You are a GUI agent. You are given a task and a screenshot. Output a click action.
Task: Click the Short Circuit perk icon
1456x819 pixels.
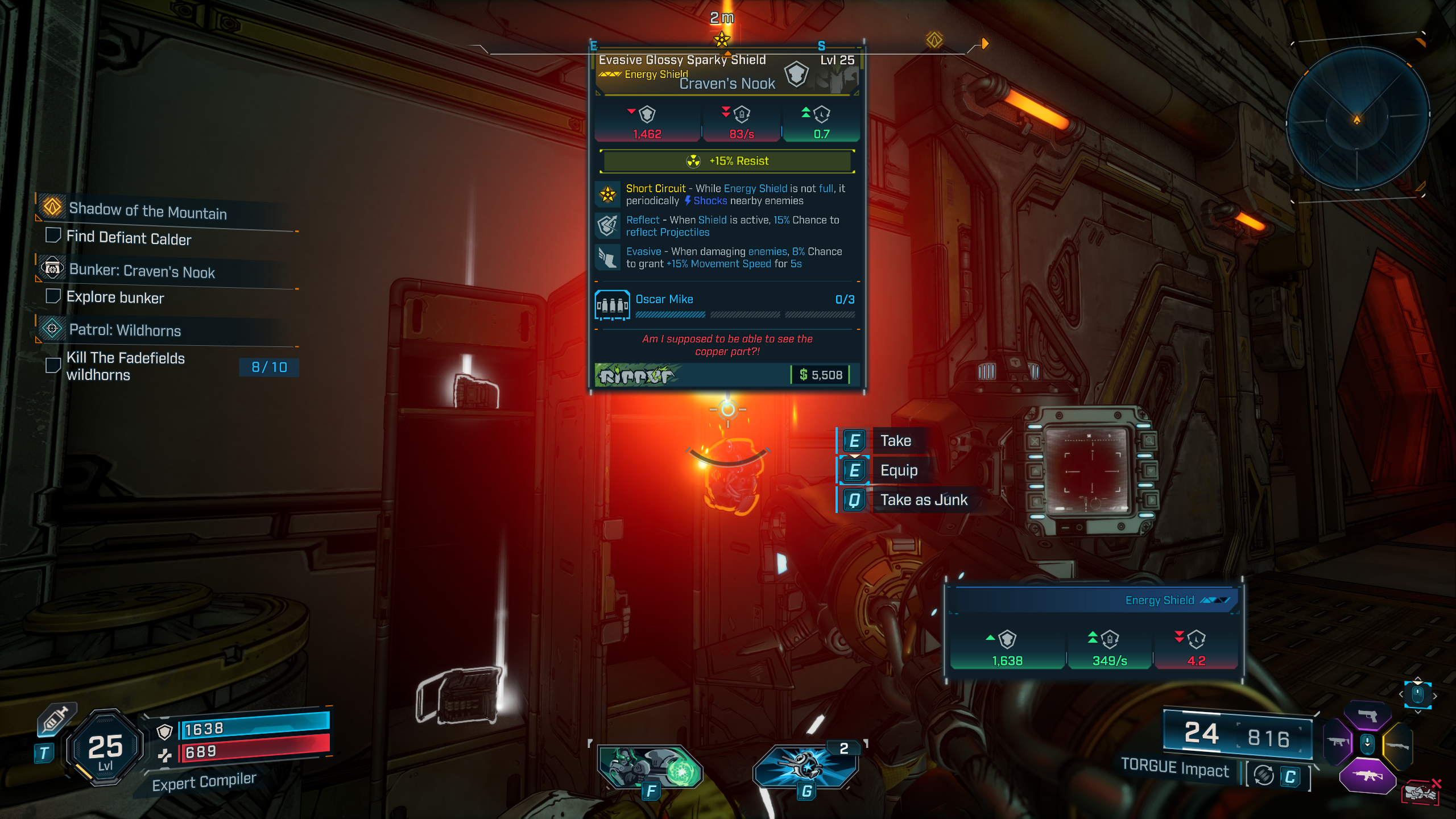click(x=607, y=195)
